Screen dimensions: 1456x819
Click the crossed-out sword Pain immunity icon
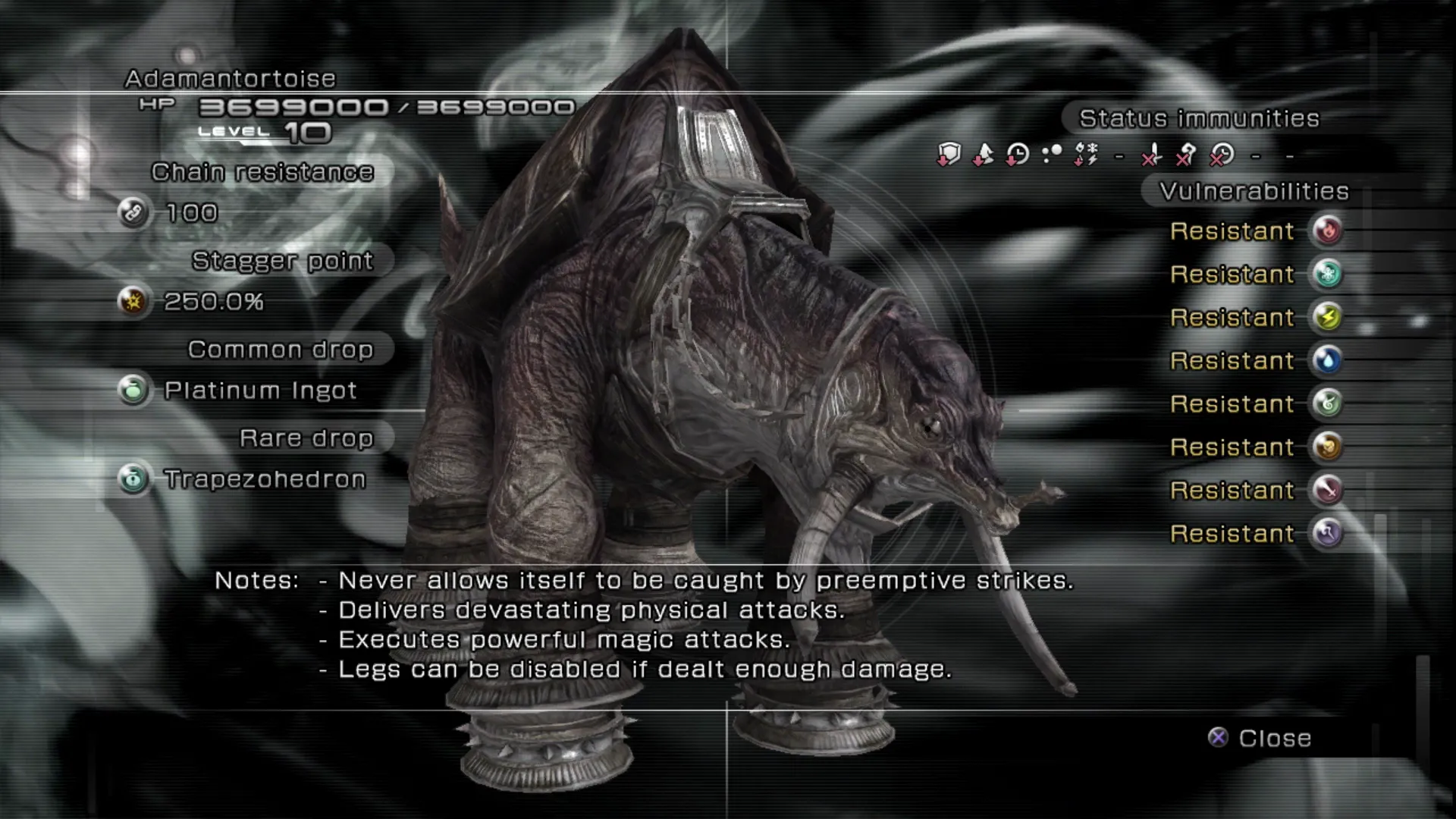tap(1152, 155)
